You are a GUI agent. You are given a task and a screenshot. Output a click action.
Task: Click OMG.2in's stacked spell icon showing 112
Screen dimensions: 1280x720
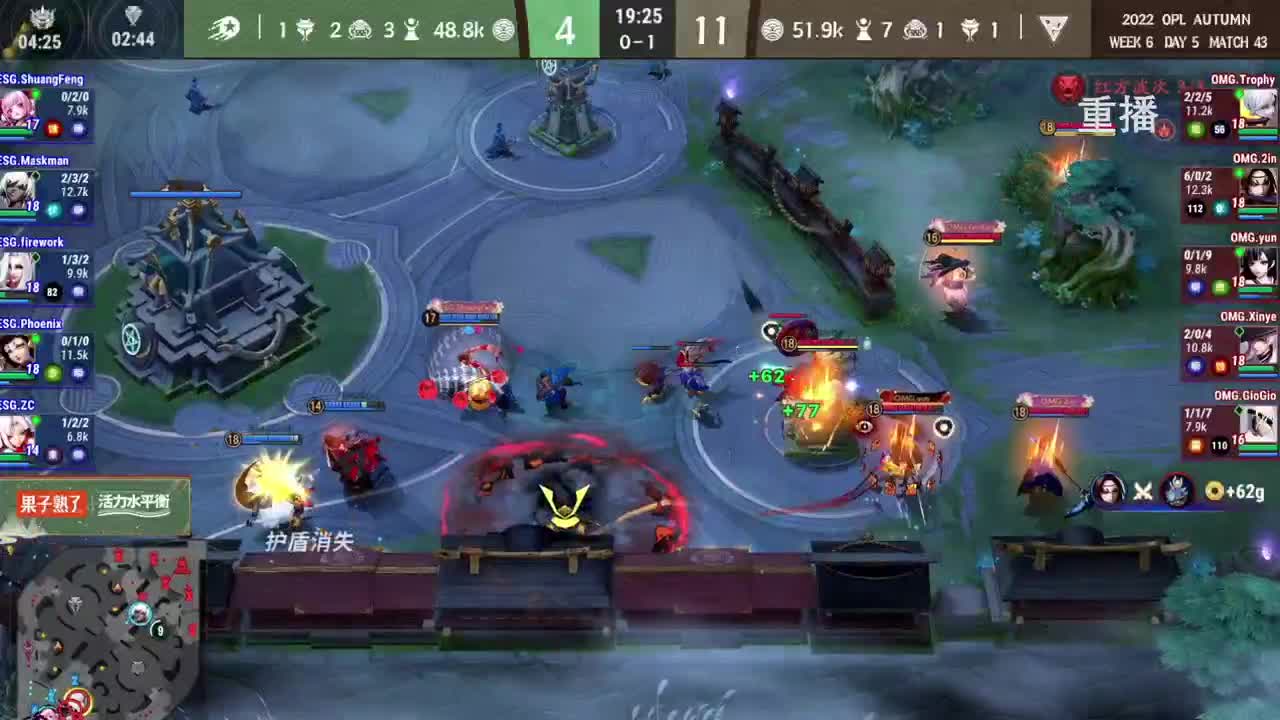coord(1194,208)
